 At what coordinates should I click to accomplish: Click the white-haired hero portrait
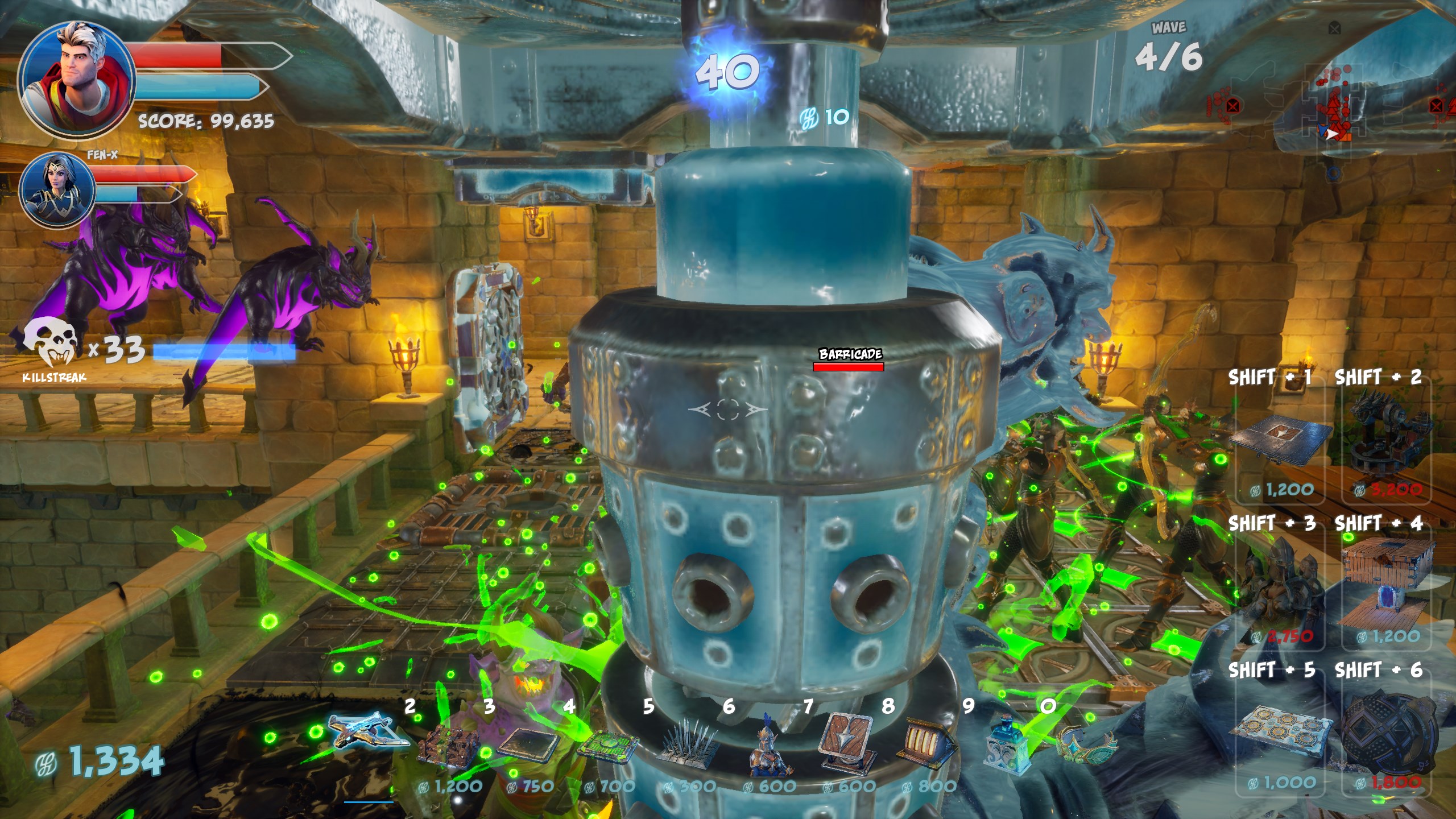tap(76, 80)
